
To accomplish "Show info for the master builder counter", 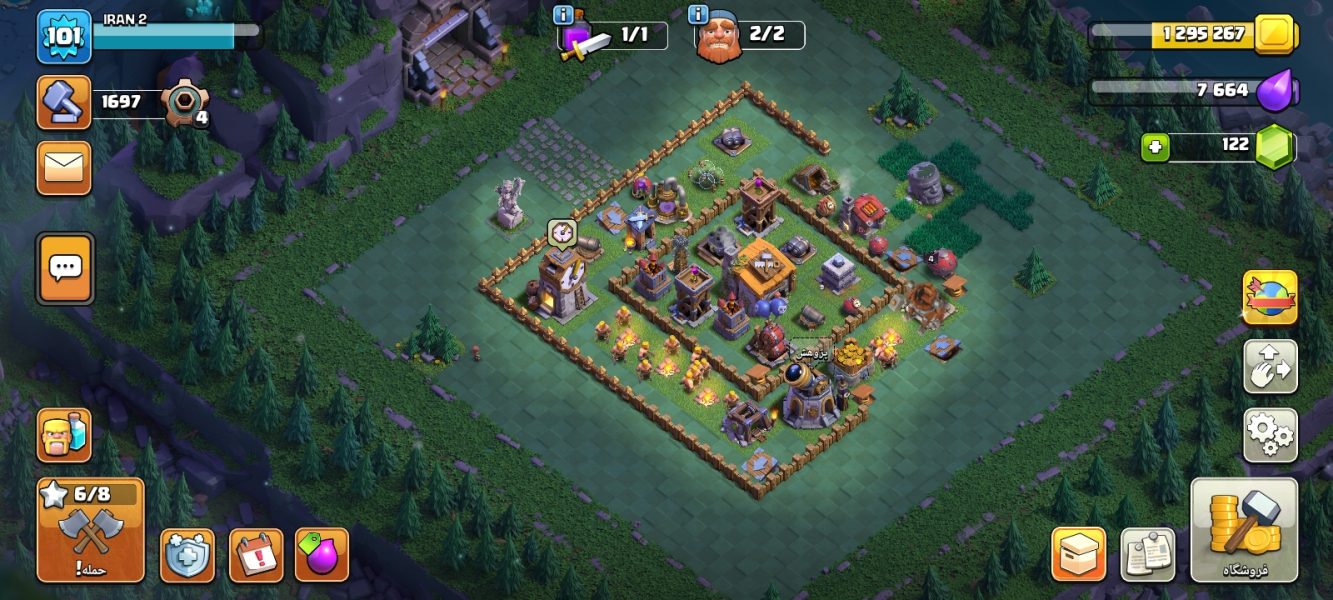I will coord(698,15).
